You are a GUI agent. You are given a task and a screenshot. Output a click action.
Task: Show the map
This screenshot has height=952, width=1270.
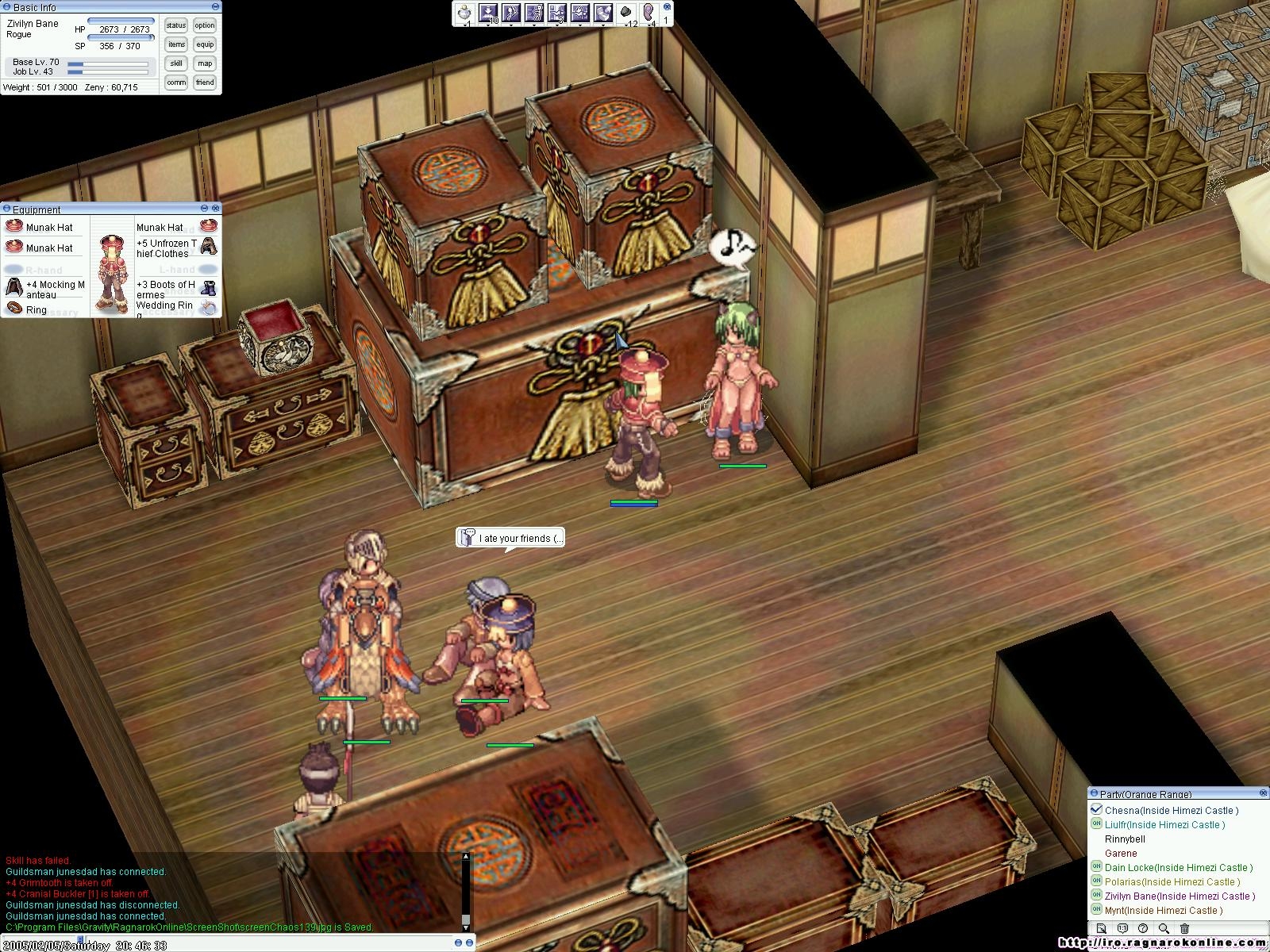pos(205,63)
